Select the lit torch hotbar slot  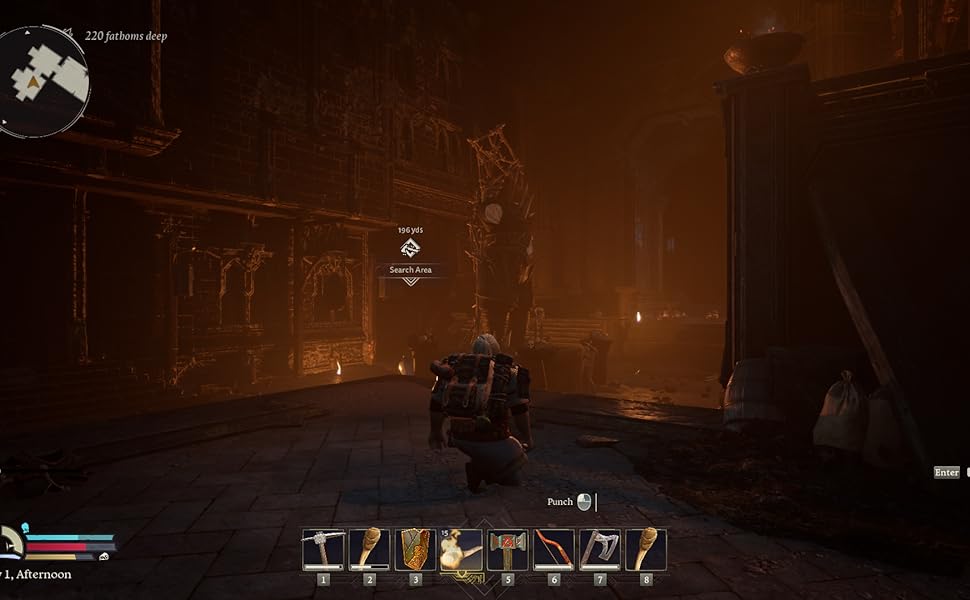[461, 549]
